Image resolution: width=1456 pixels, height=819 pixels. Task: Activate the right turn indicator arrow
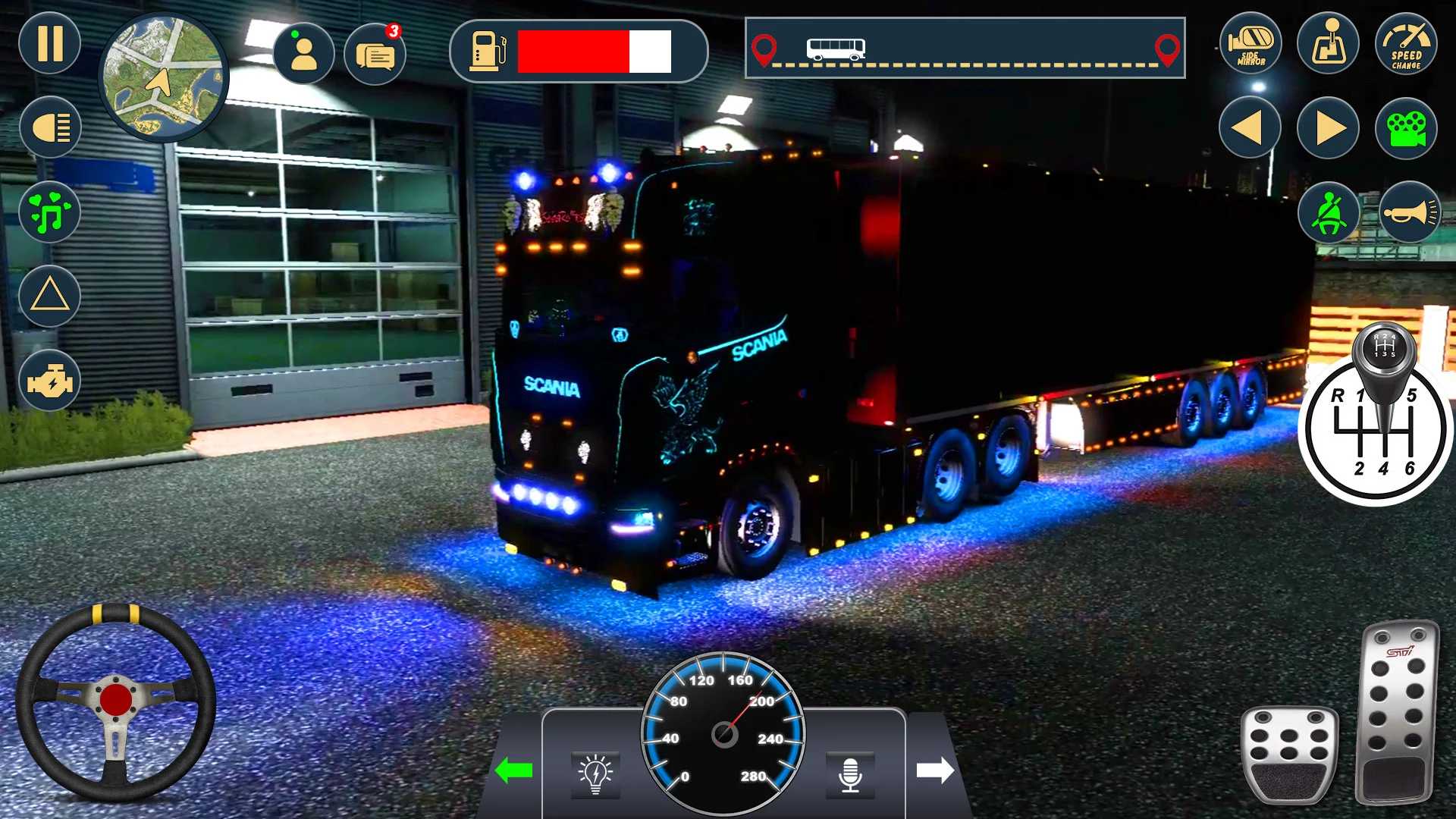coord(1329,127)
